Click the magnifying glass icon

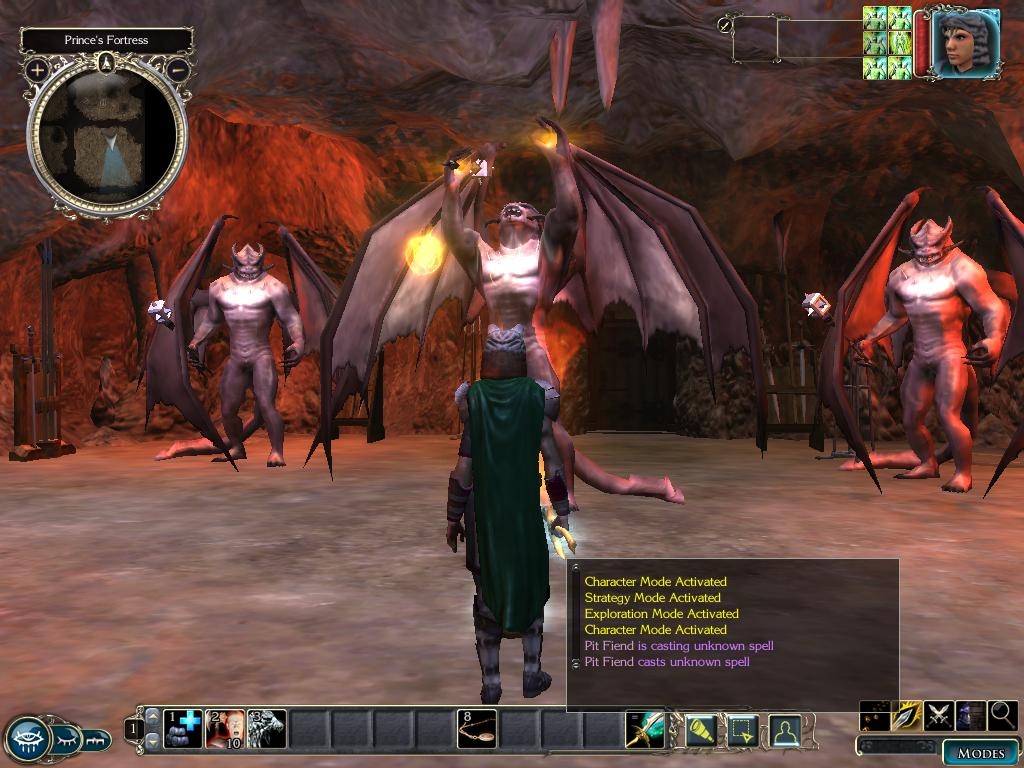1002,715
